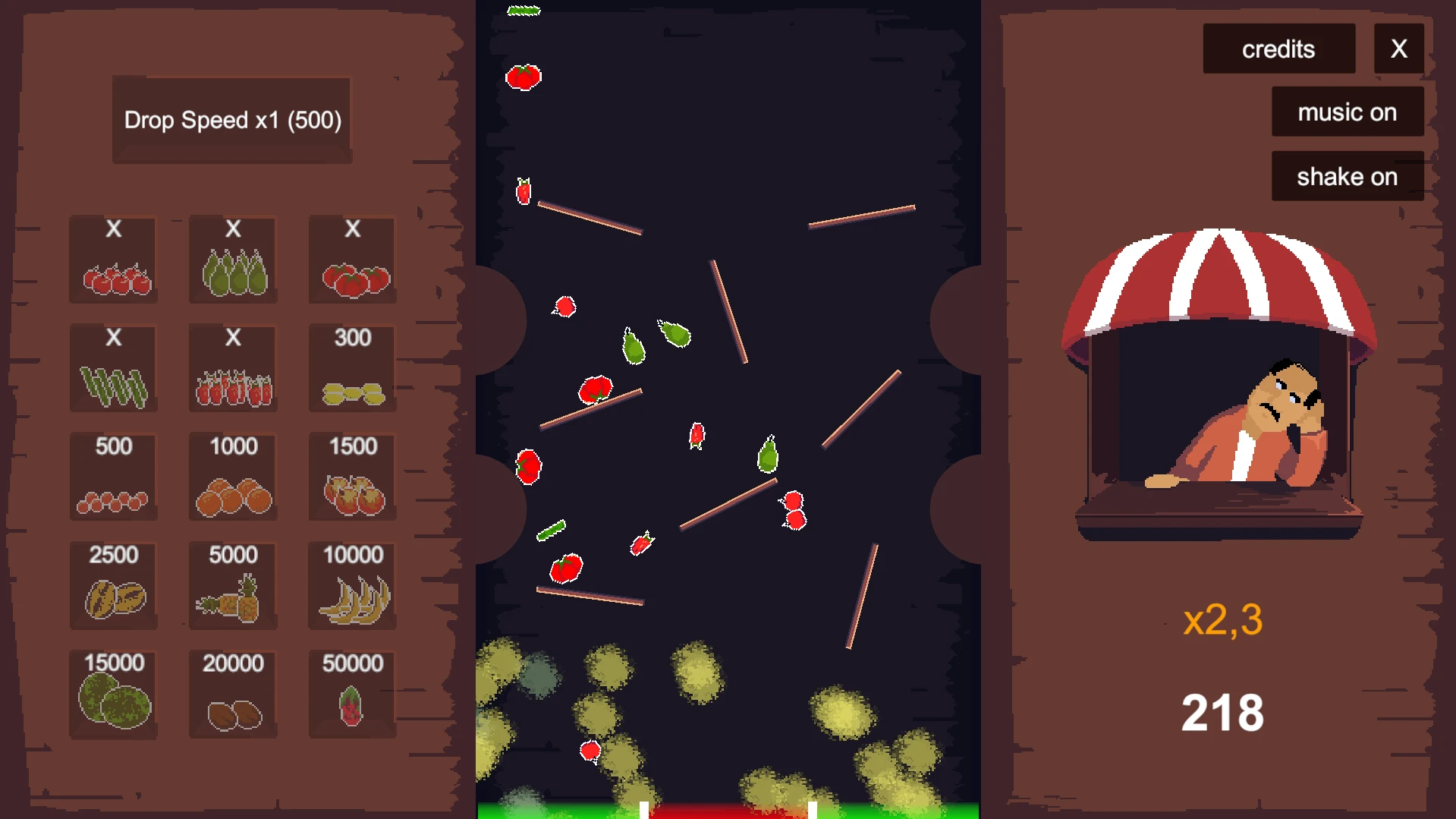
Task: Select the 1500 onions upgrade
Action: 353,477
